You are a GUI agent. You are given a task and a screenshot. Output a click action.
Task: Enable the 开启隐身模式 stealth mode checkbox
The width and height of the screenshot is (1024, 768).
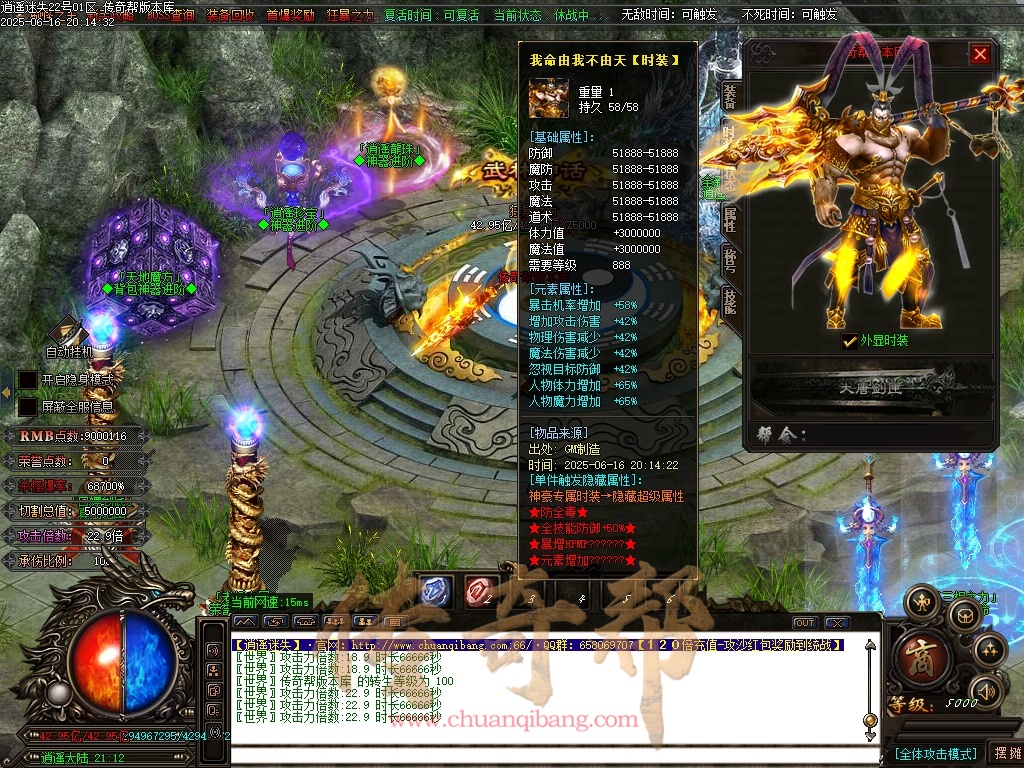(28, 380)
